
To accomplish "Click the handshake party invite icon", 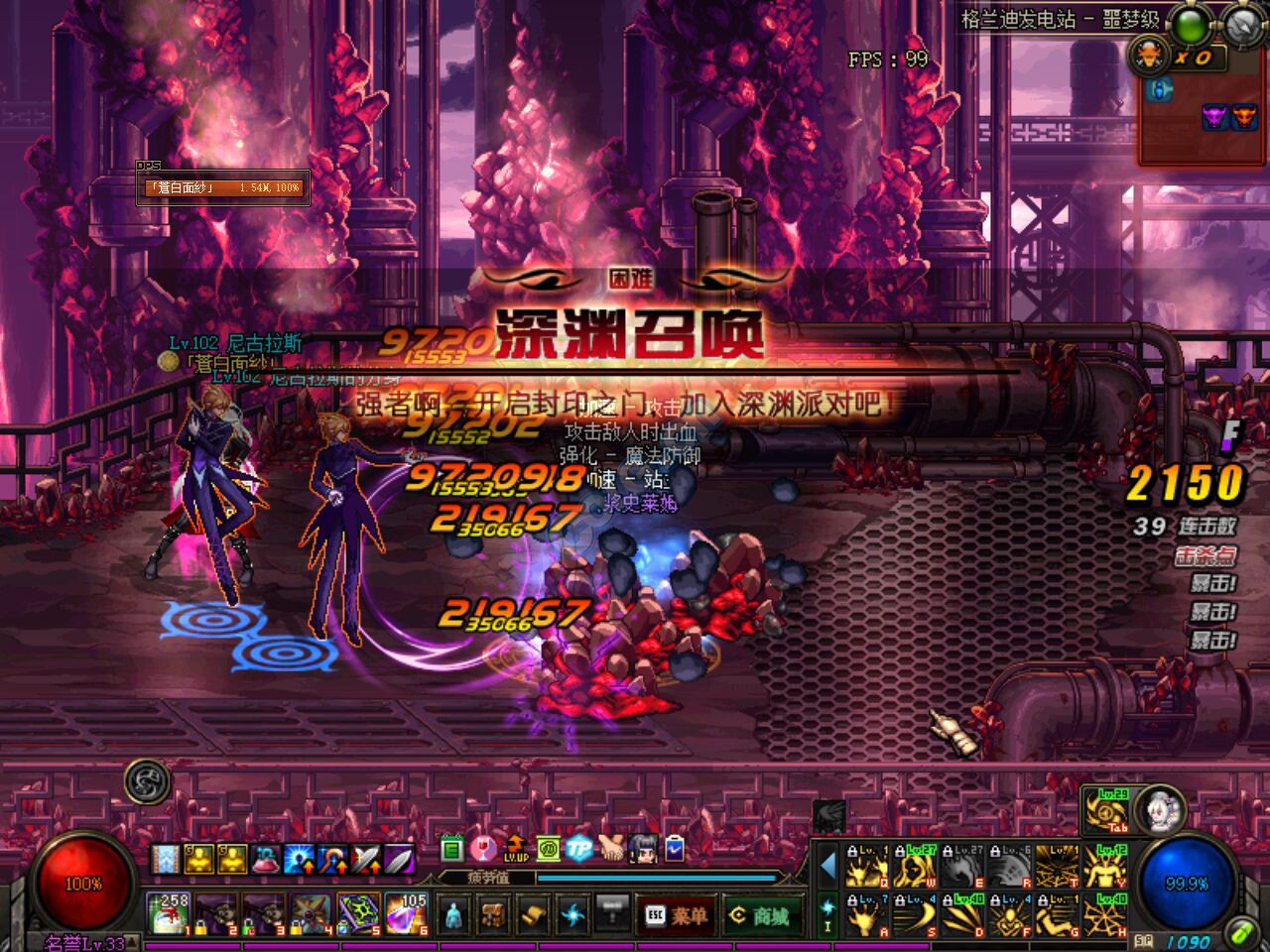I will (612, 847).
